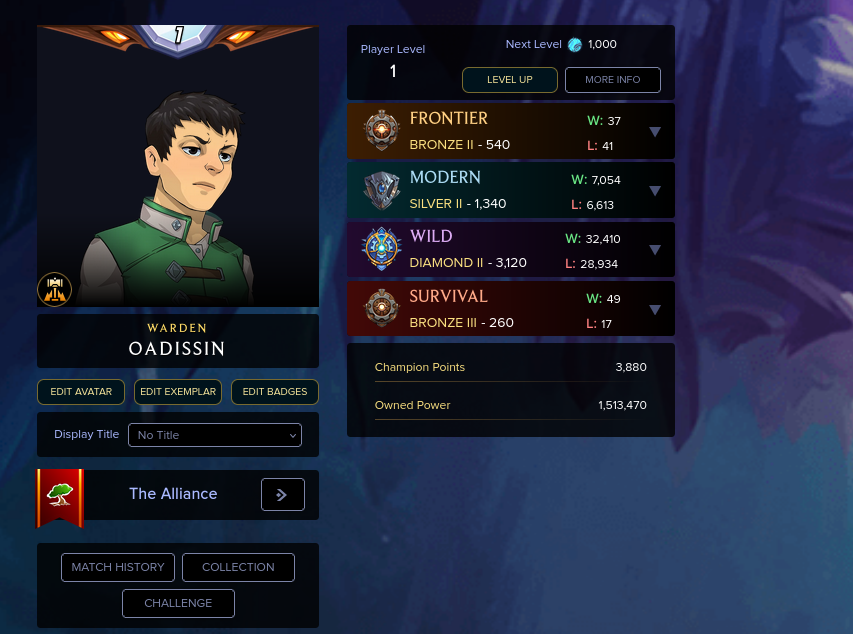
Task: View MATCH HISTORY
Action: coord(118,567)
